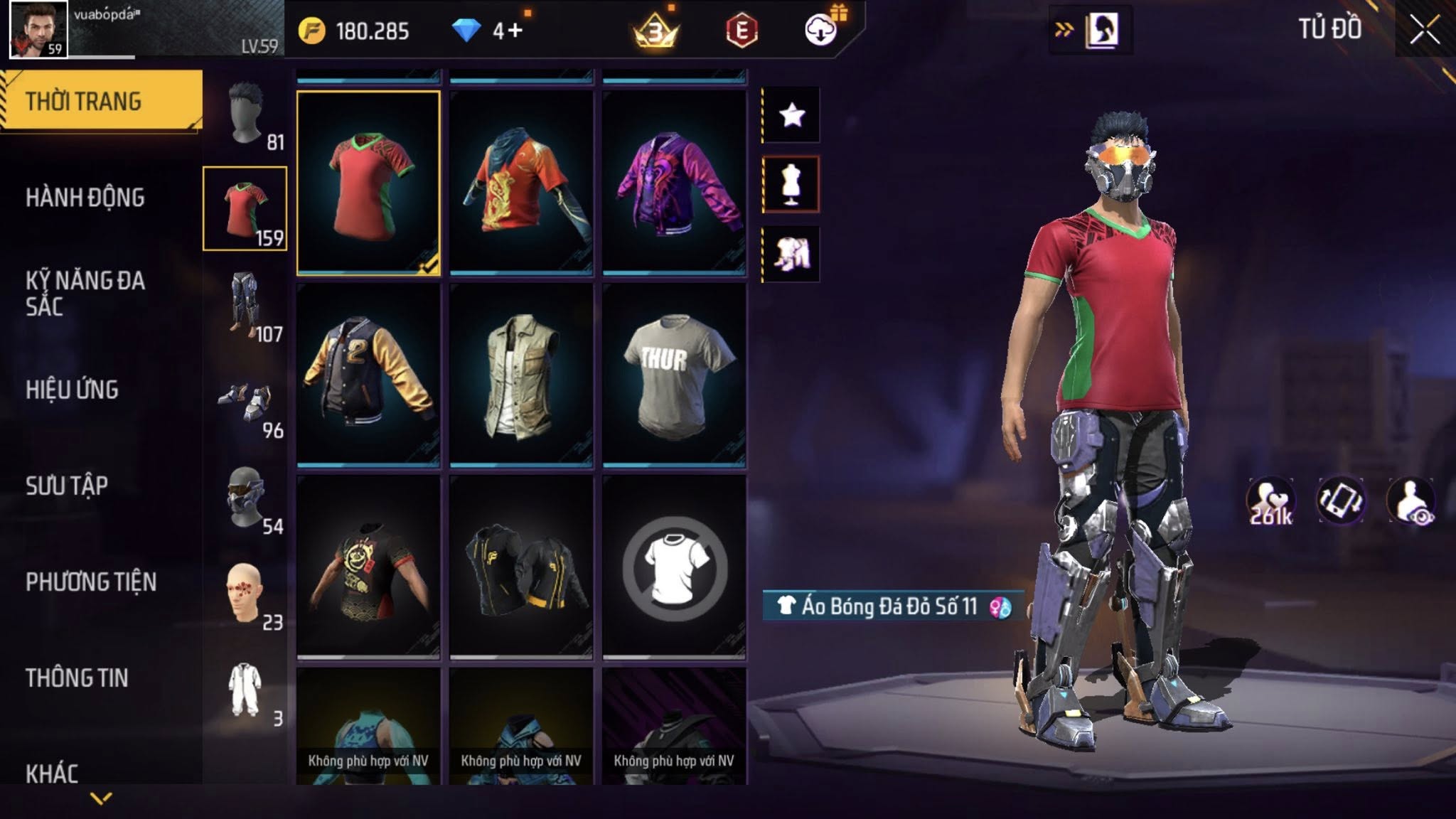
Task: Choose the pants category with 107 items
Action: point(245,306)
